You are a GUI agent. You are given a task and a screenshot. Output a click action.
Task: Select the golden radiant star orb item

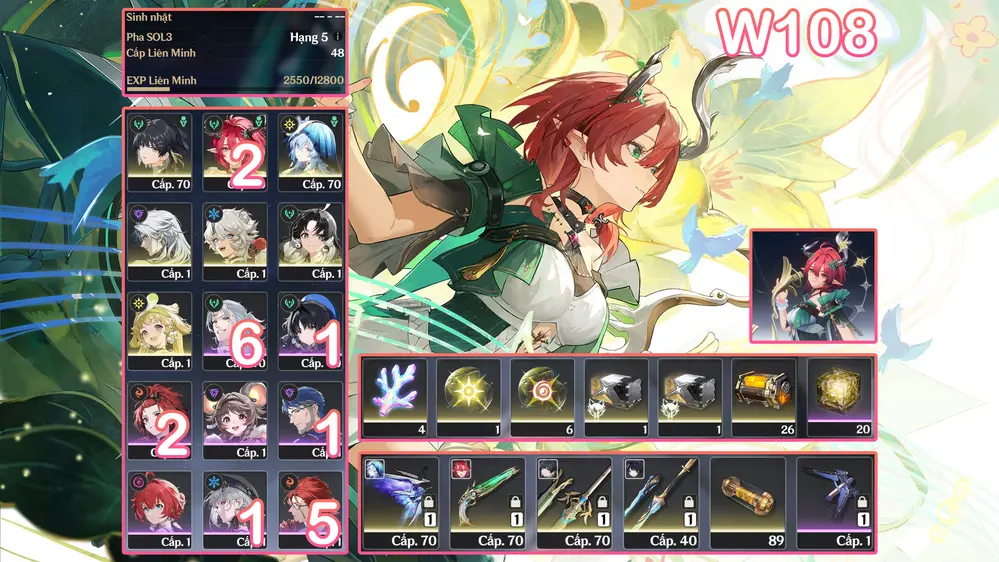pos(469,396)
